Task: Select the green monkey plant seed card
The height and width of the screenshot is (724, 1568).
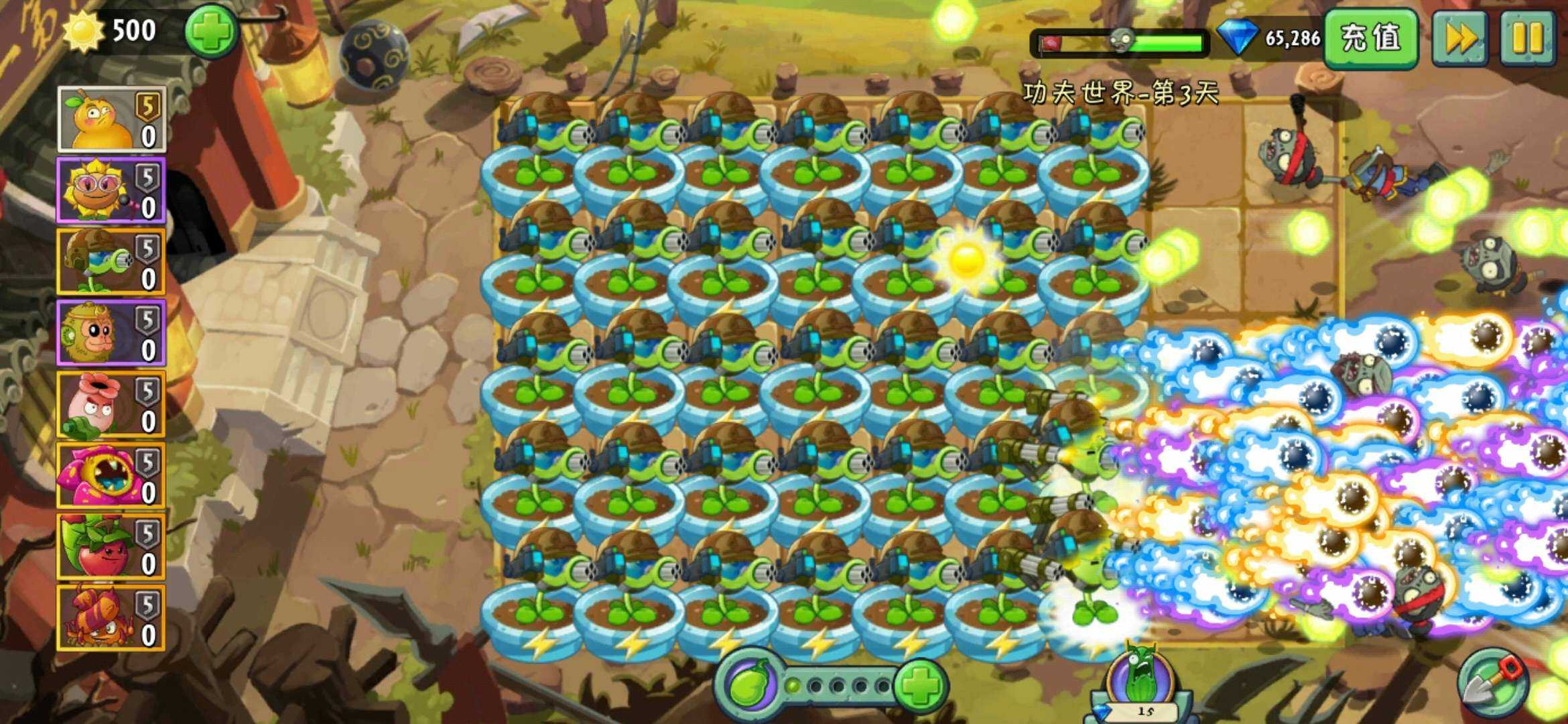Action: [111, 333]
